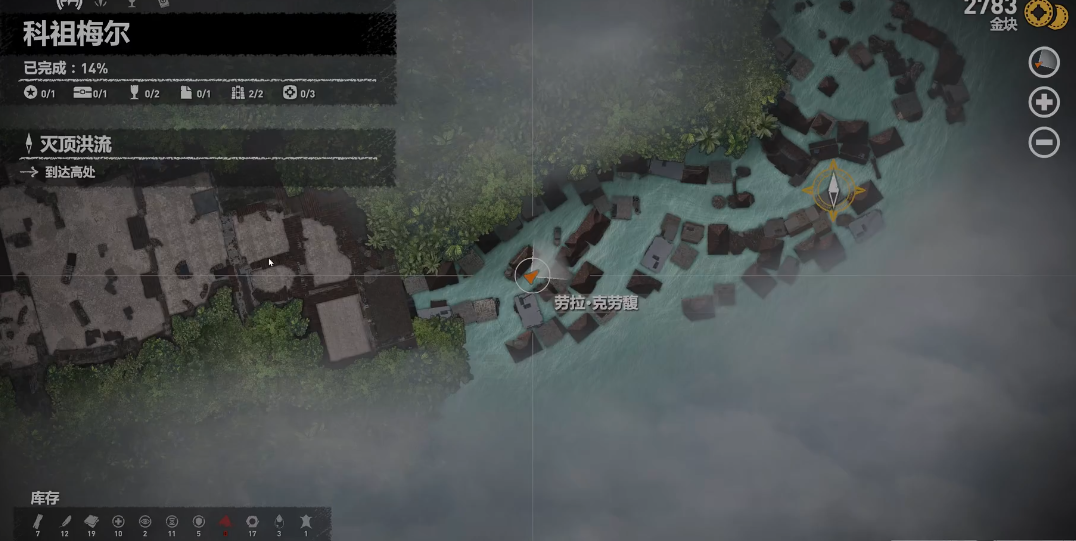This screenshot has height=541, width=1076.
Task: Zoom in with the plus button
Action: click(x=1043, y=102)
